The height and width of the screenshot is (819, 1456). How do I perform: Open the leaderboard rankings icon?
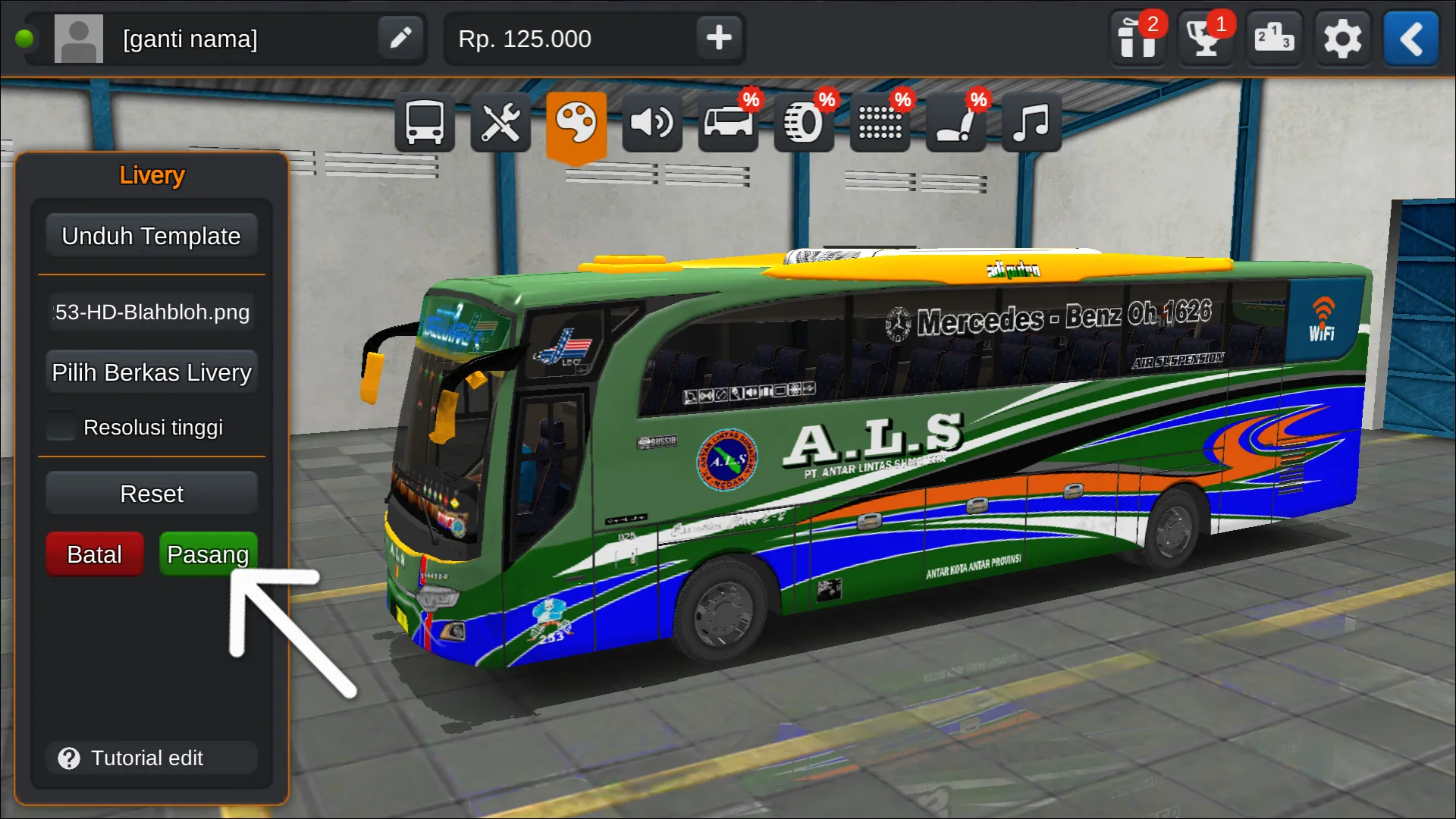[1274, 39]
